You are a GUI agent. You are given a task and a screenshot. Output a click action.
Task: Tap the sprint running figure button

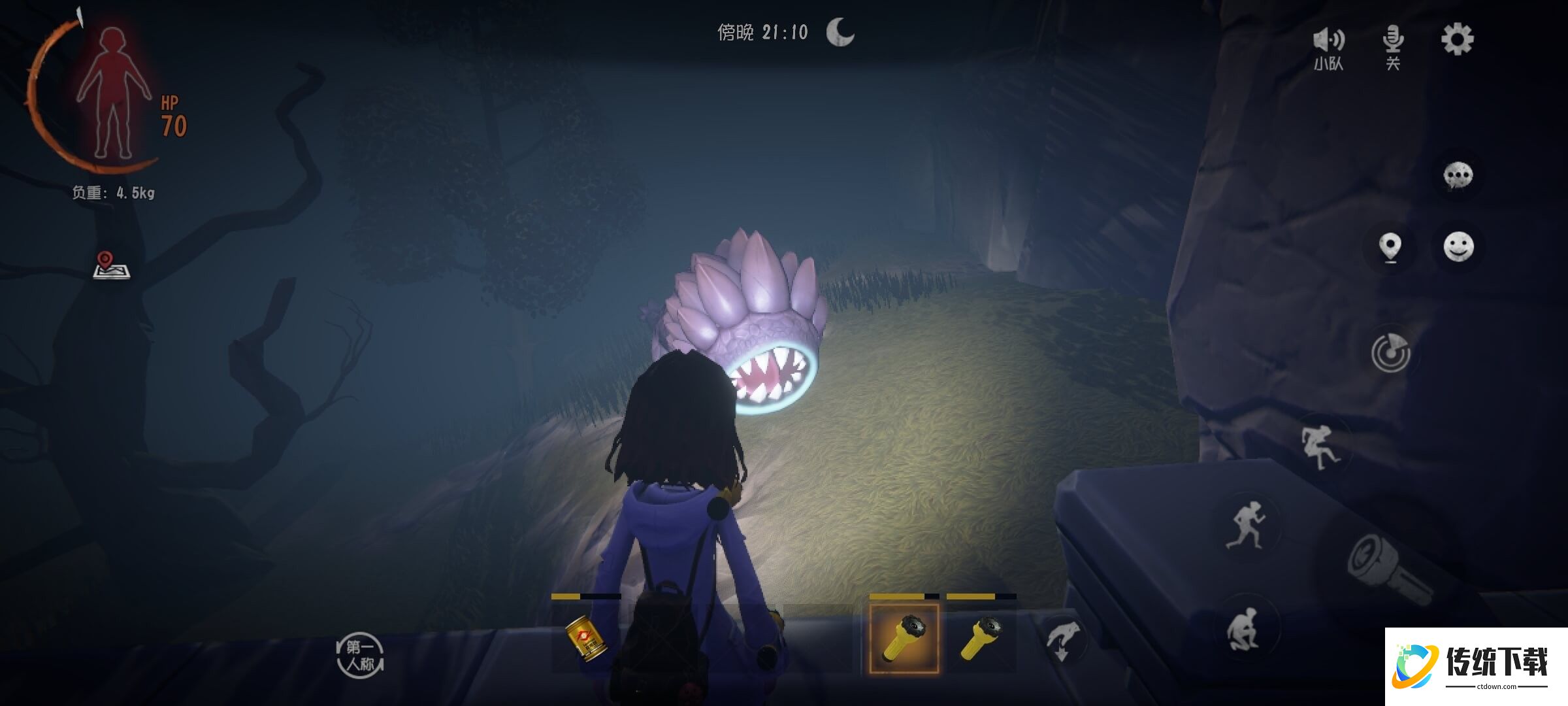1247,525
